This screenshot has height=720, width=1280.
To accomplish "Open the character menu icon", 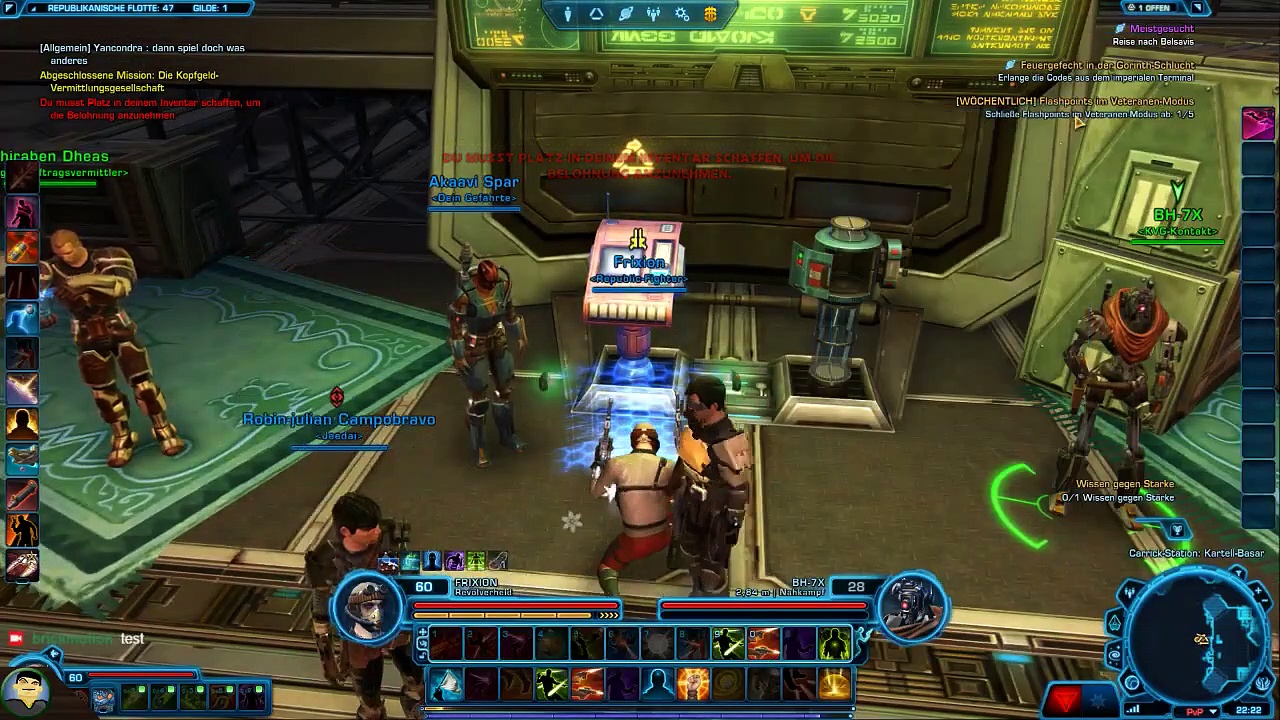I will coord(567,14).
